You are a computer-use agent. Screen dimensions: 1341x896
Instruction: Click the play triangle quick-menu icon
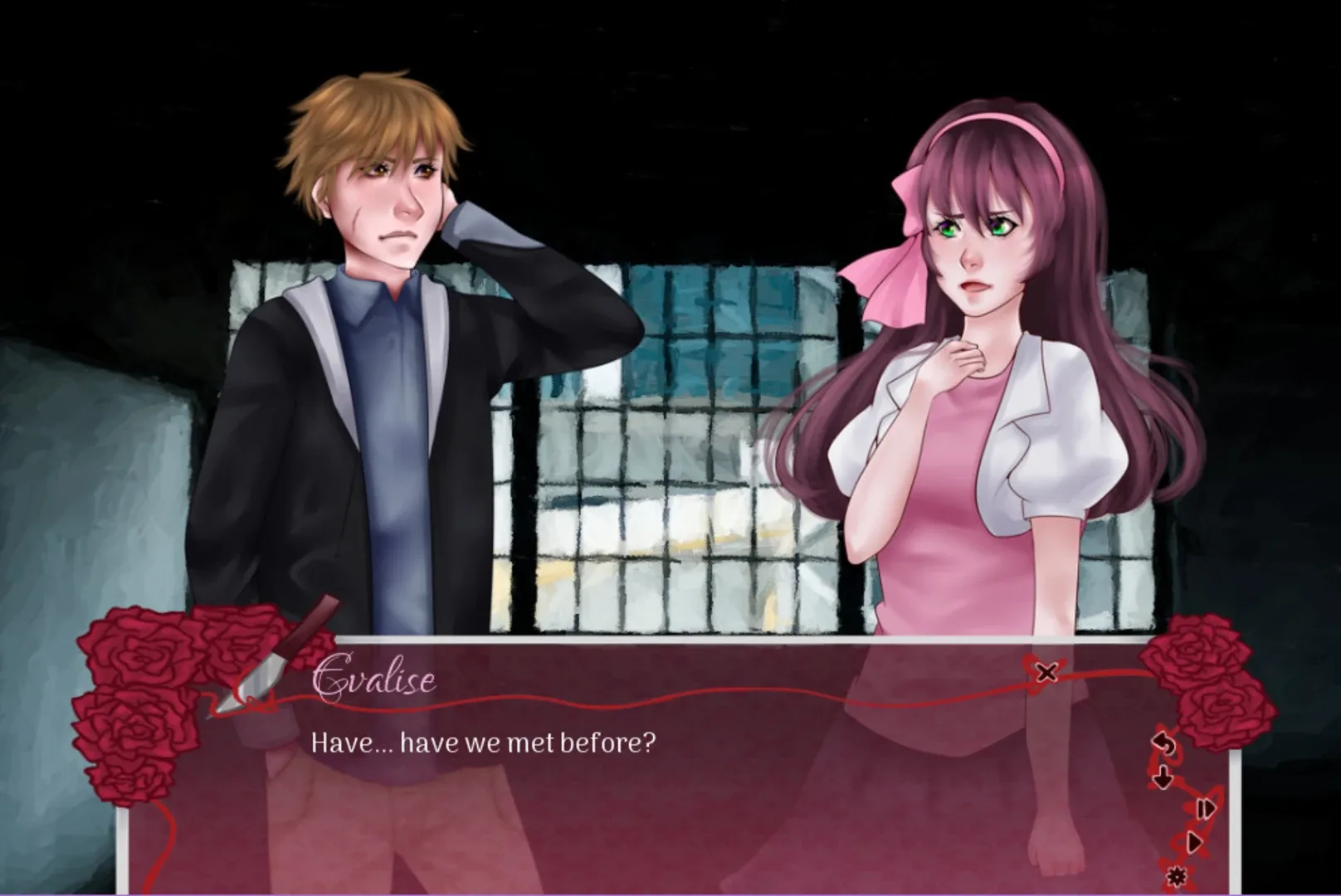click(1196, 843)
